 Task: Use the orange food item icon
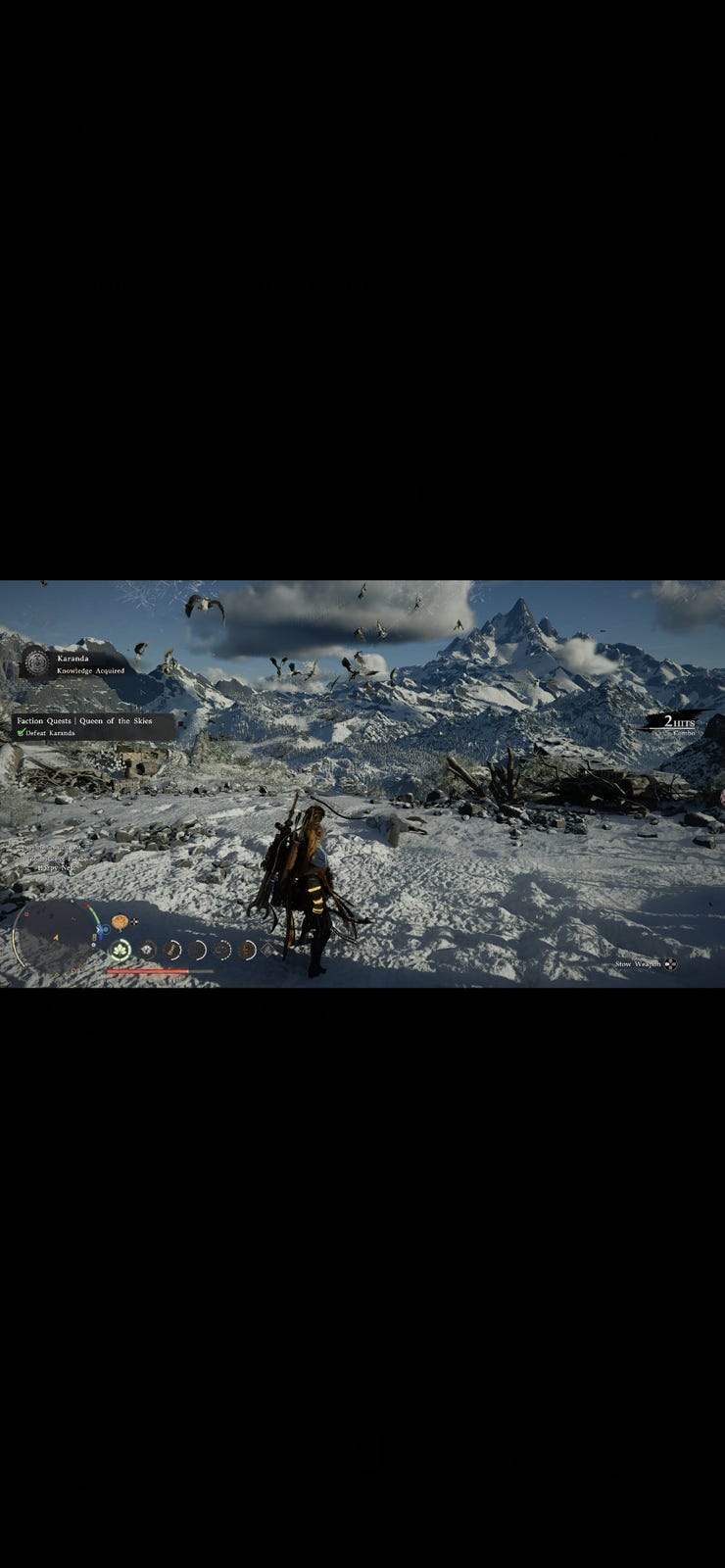120,921
